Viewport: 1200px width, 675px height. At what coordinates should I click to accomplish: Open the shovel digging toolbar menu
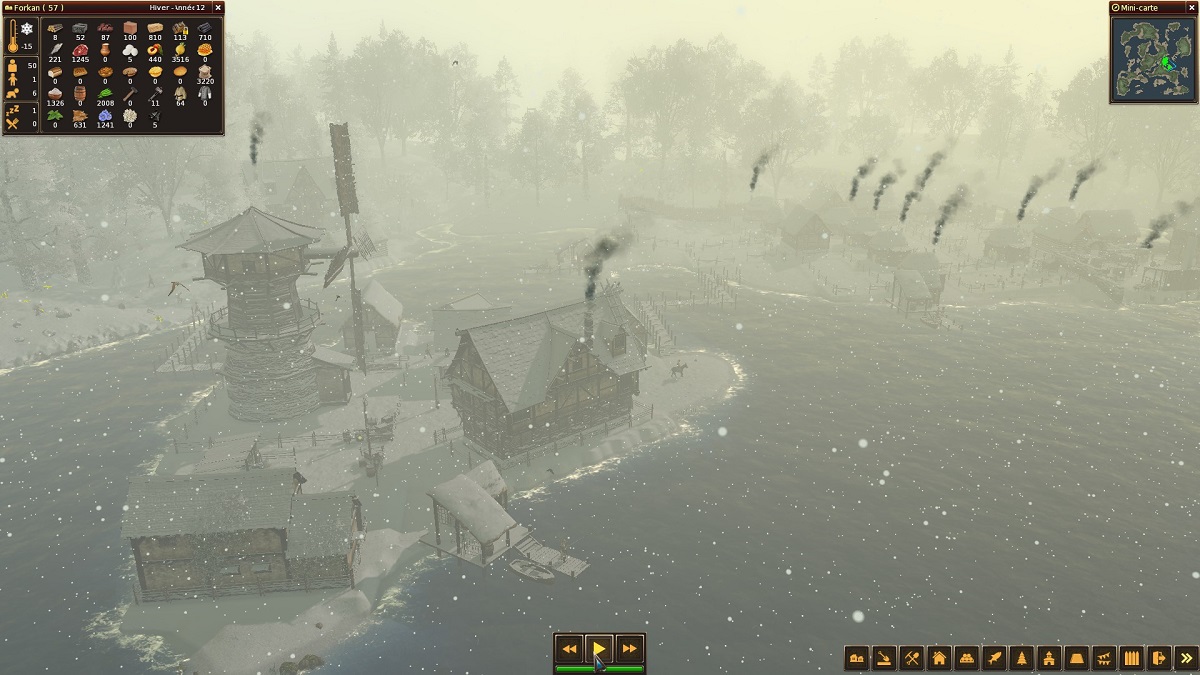tap(884, 658)
